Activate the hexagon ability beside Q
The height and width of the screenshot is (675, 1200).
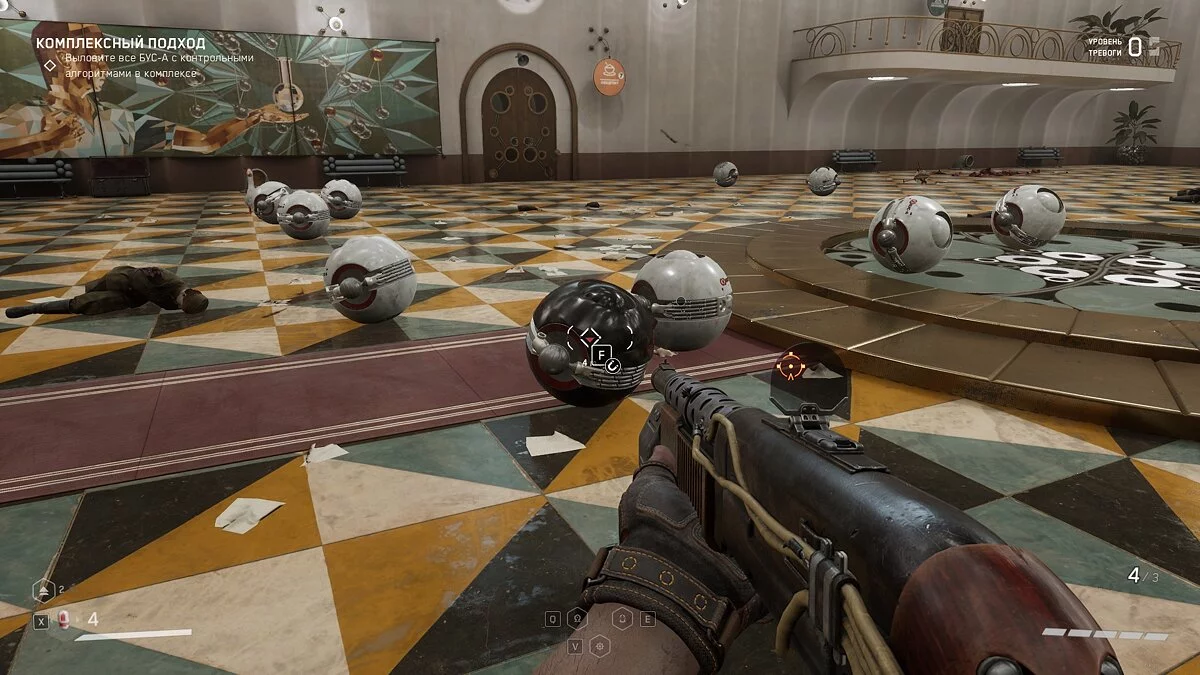click(x=577, y=619)
